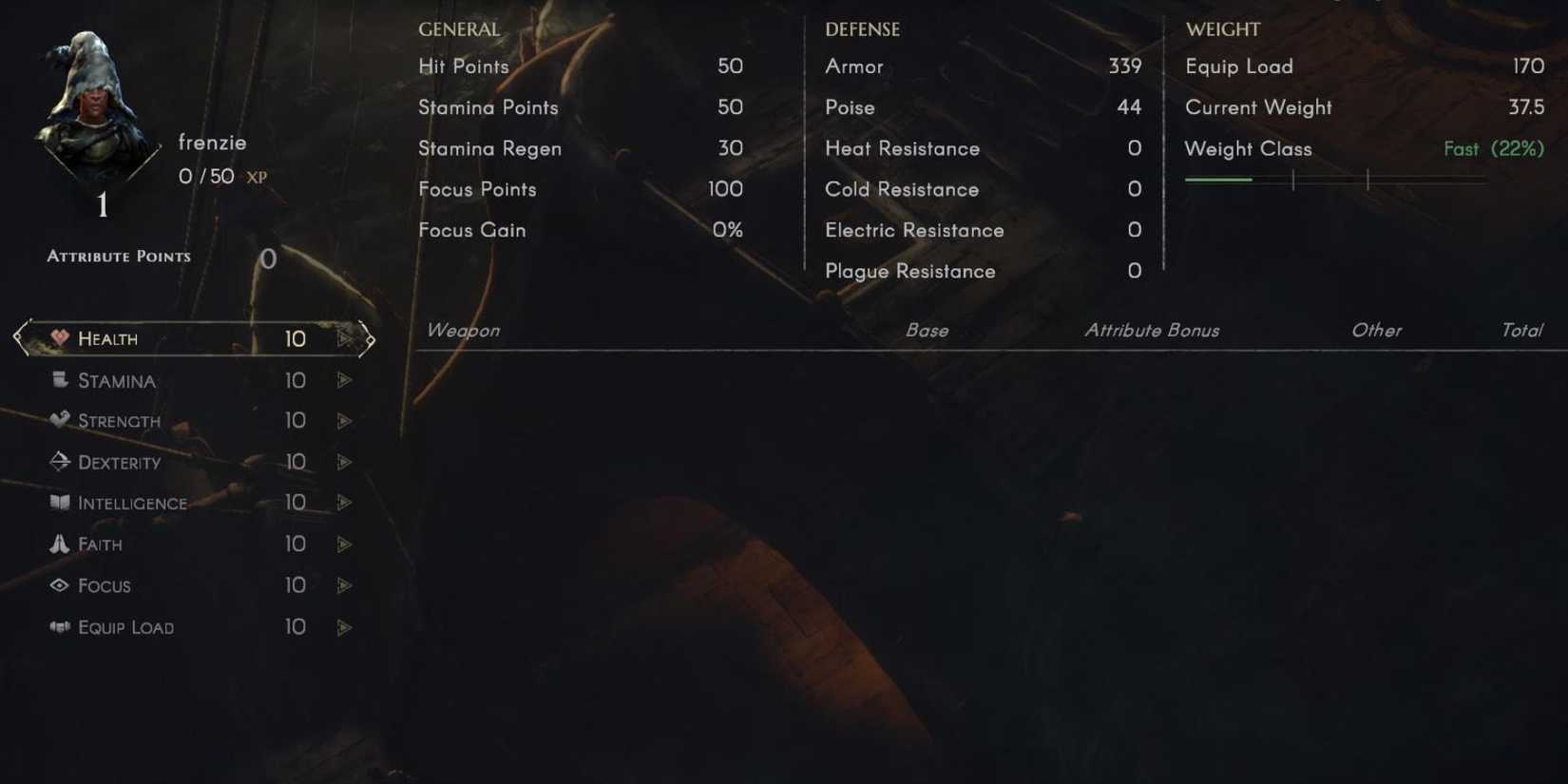Click the Faith praying hands icon

pyautogui.click(x=61, y=545)
